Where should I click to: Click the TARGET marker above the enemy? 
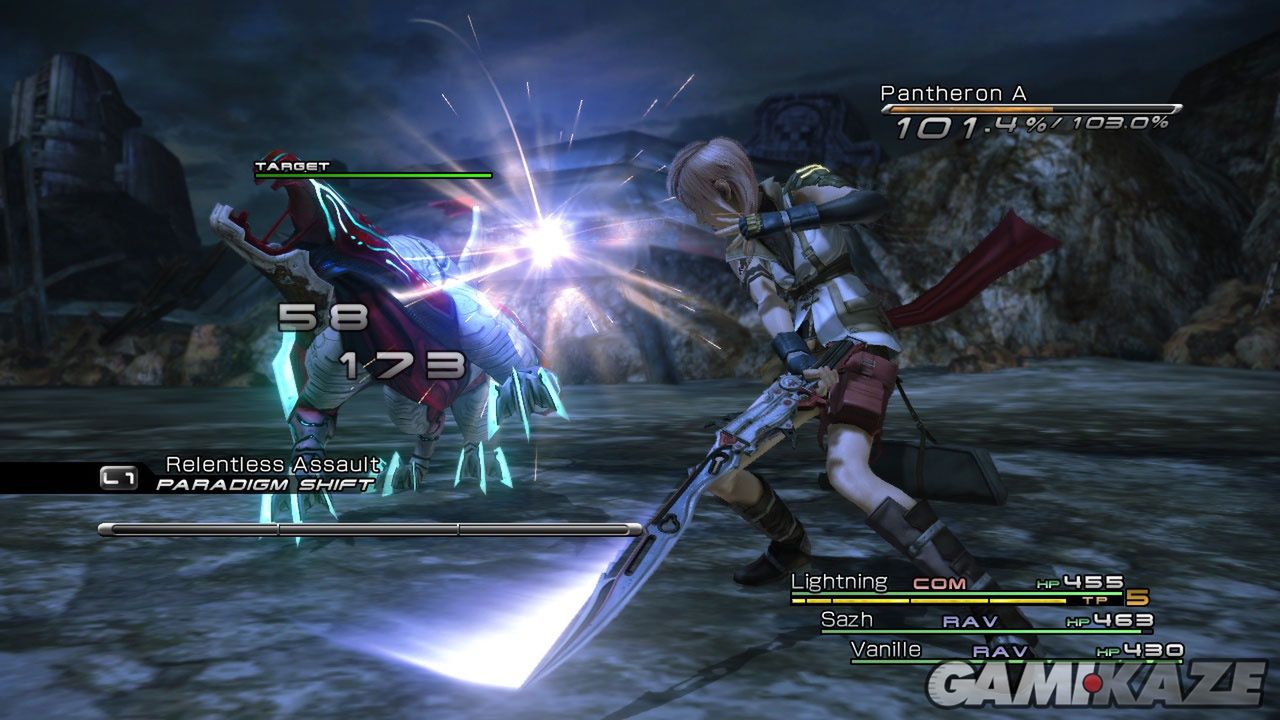(292, 166)
